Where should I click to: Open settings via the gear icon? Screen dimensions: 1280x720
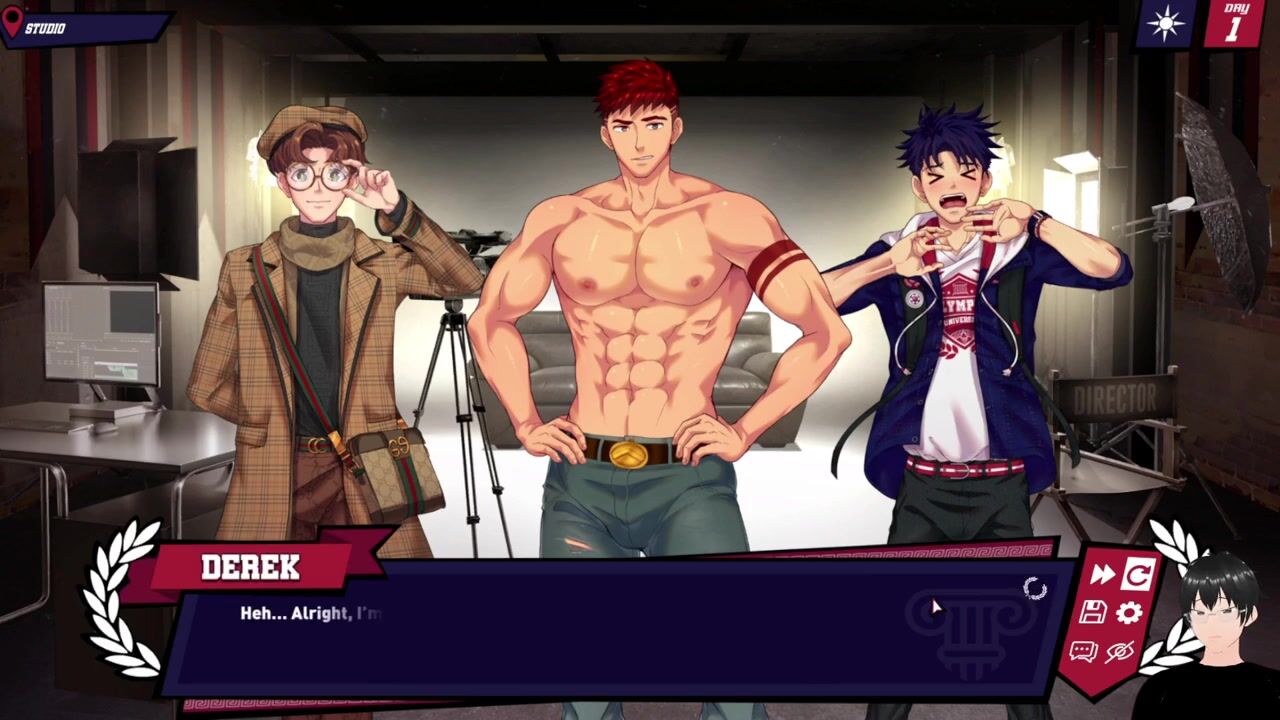(1129, 613)
